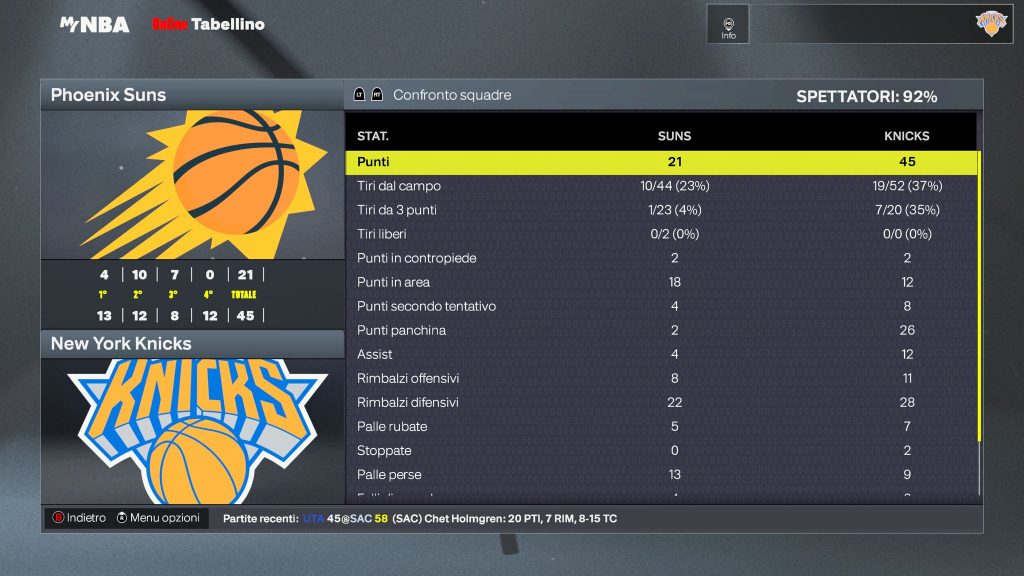Go back with the Indietro option

click(79, 518)
